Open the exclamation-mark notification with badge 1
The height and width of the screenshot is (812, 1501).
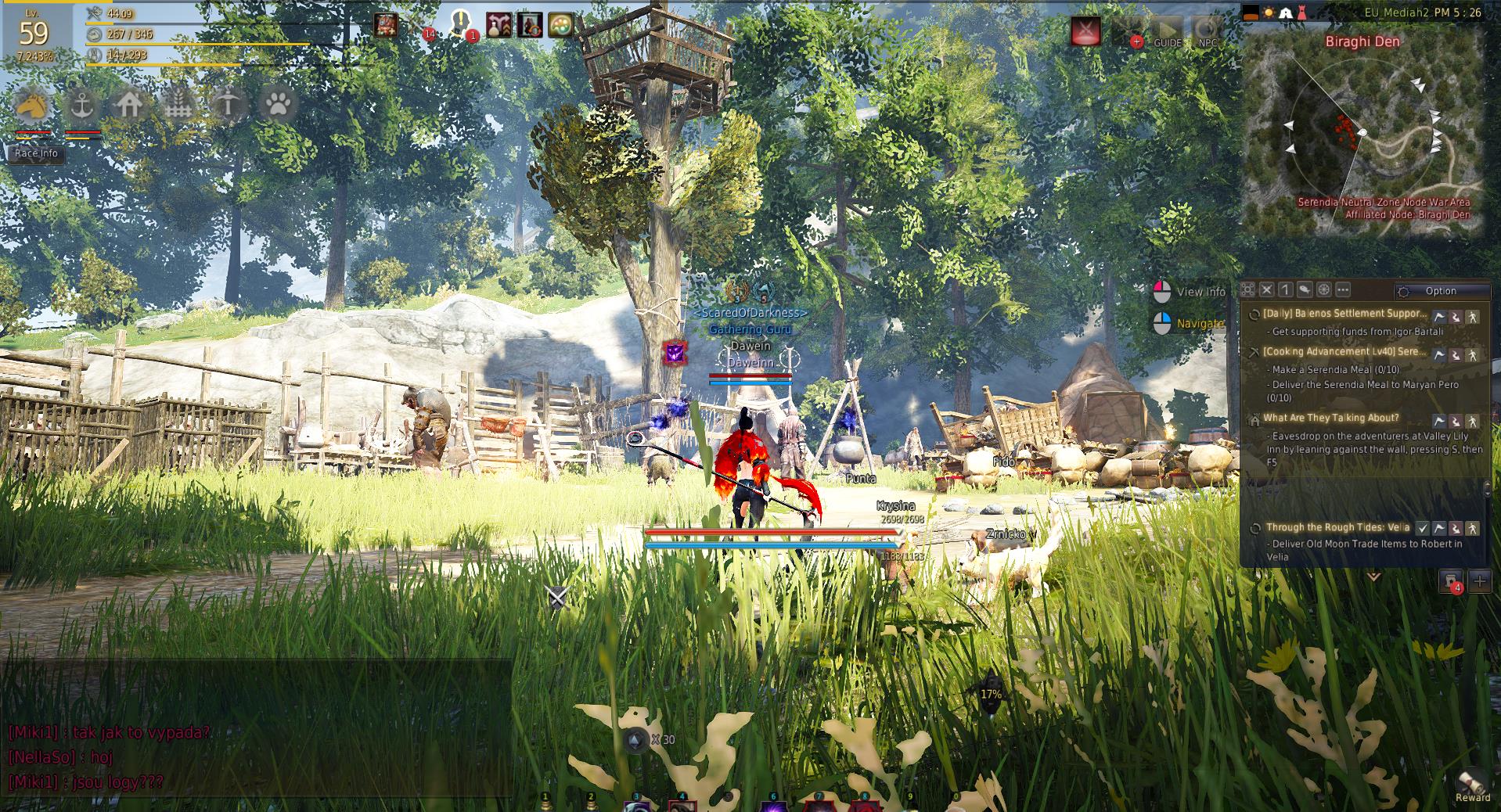[x=463, y=25]
